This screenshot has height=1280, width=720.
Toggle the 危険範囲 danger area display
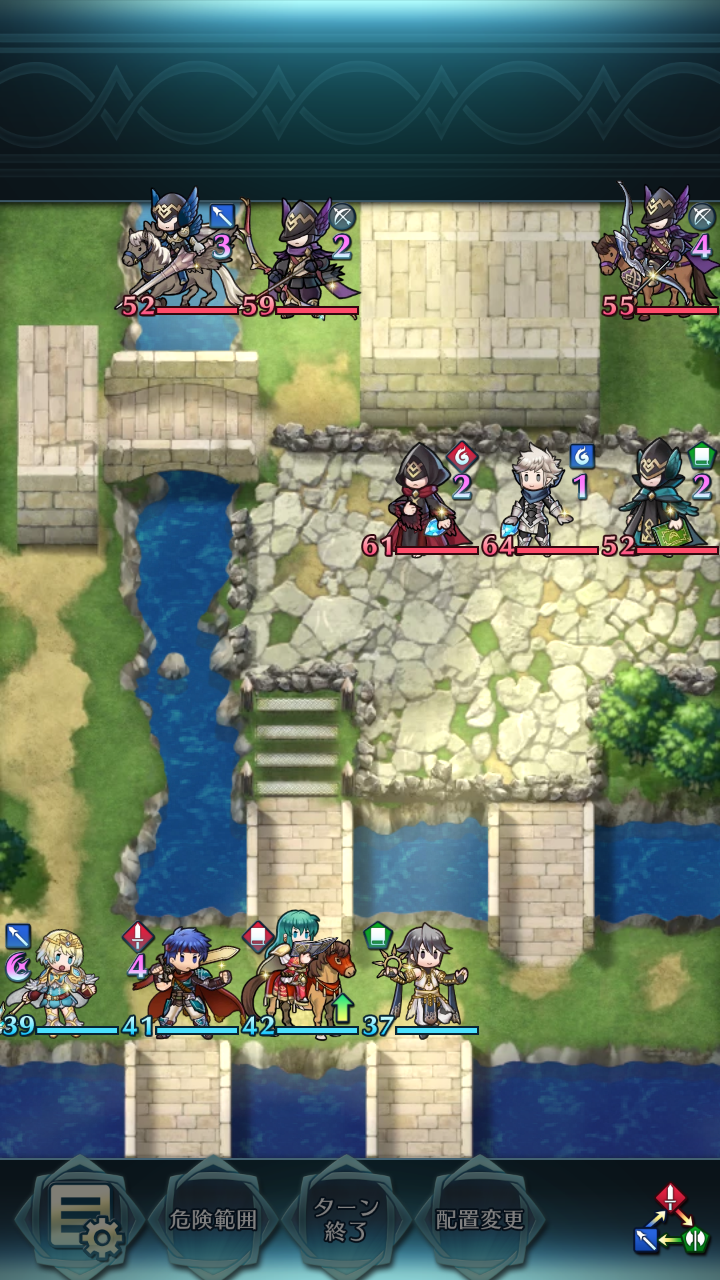point(211,1221)
